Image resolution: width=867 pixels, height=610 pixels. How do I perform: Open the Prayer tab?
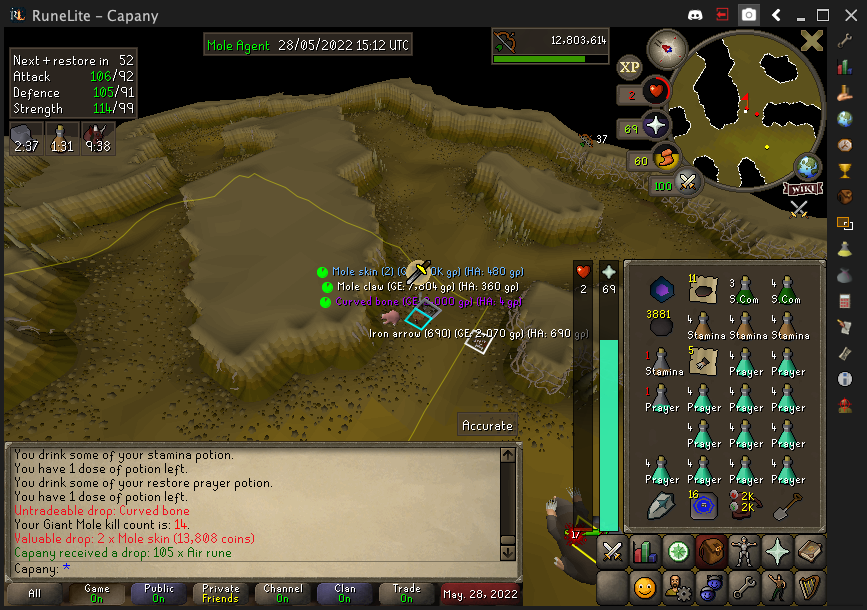(x=776, y=552)
